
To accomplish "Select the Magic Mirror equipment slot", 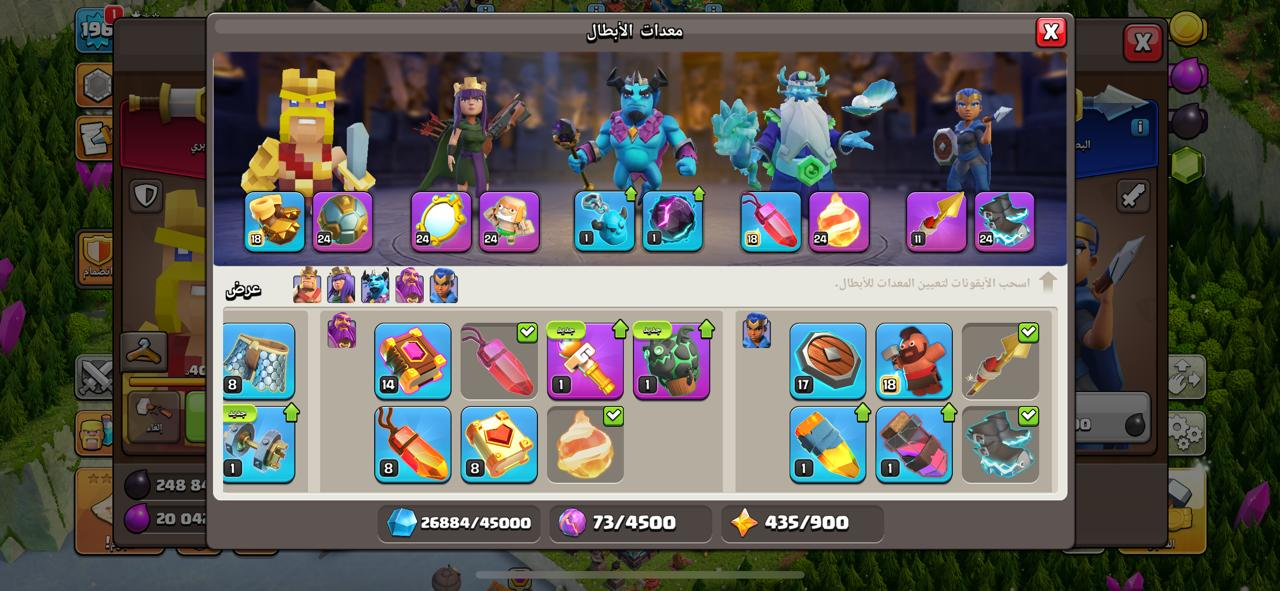I will [441, 221].
